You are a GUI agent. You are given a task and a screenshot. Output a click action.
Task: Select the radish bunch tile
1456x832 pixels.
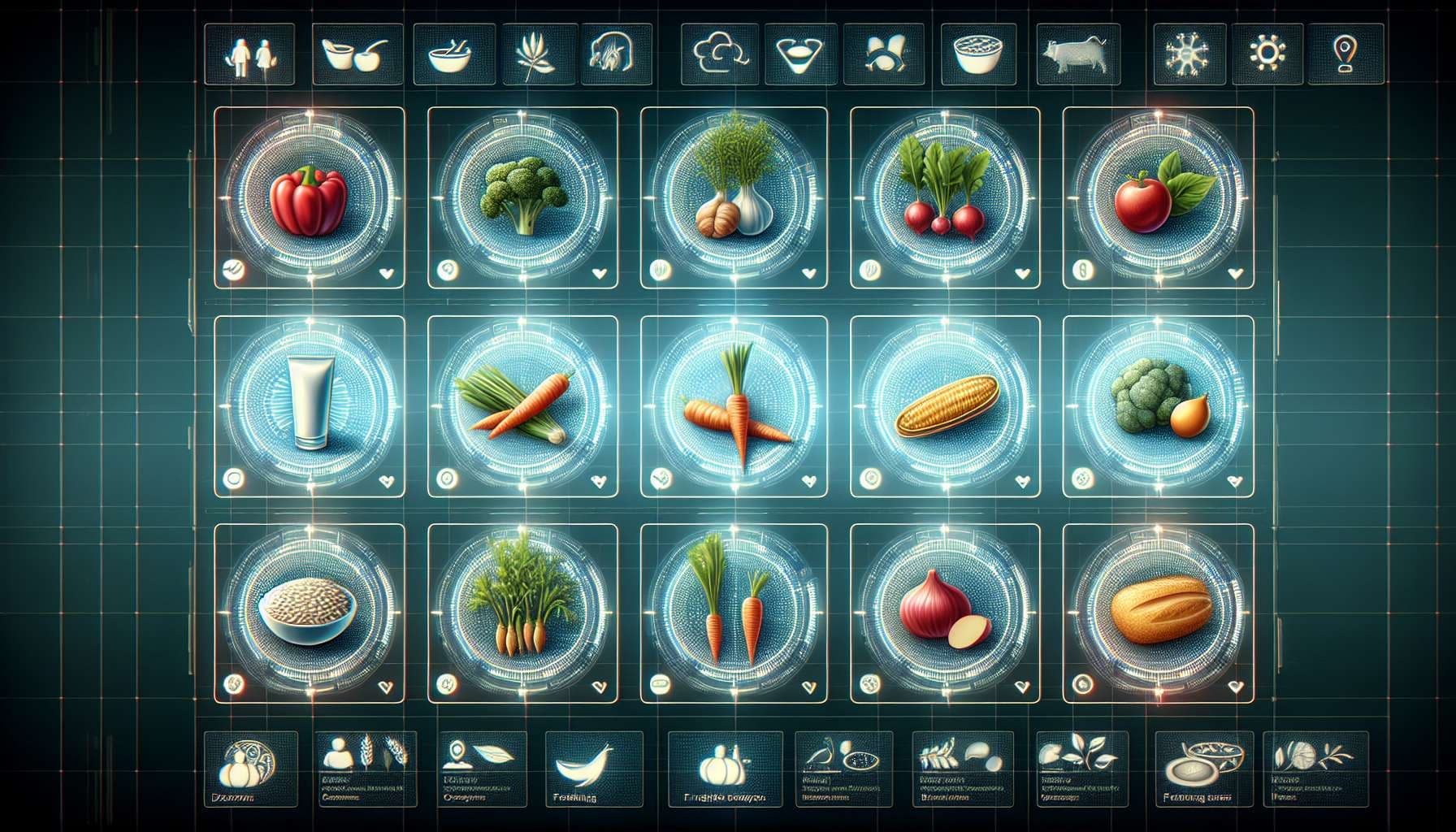(x=944, y=197)
